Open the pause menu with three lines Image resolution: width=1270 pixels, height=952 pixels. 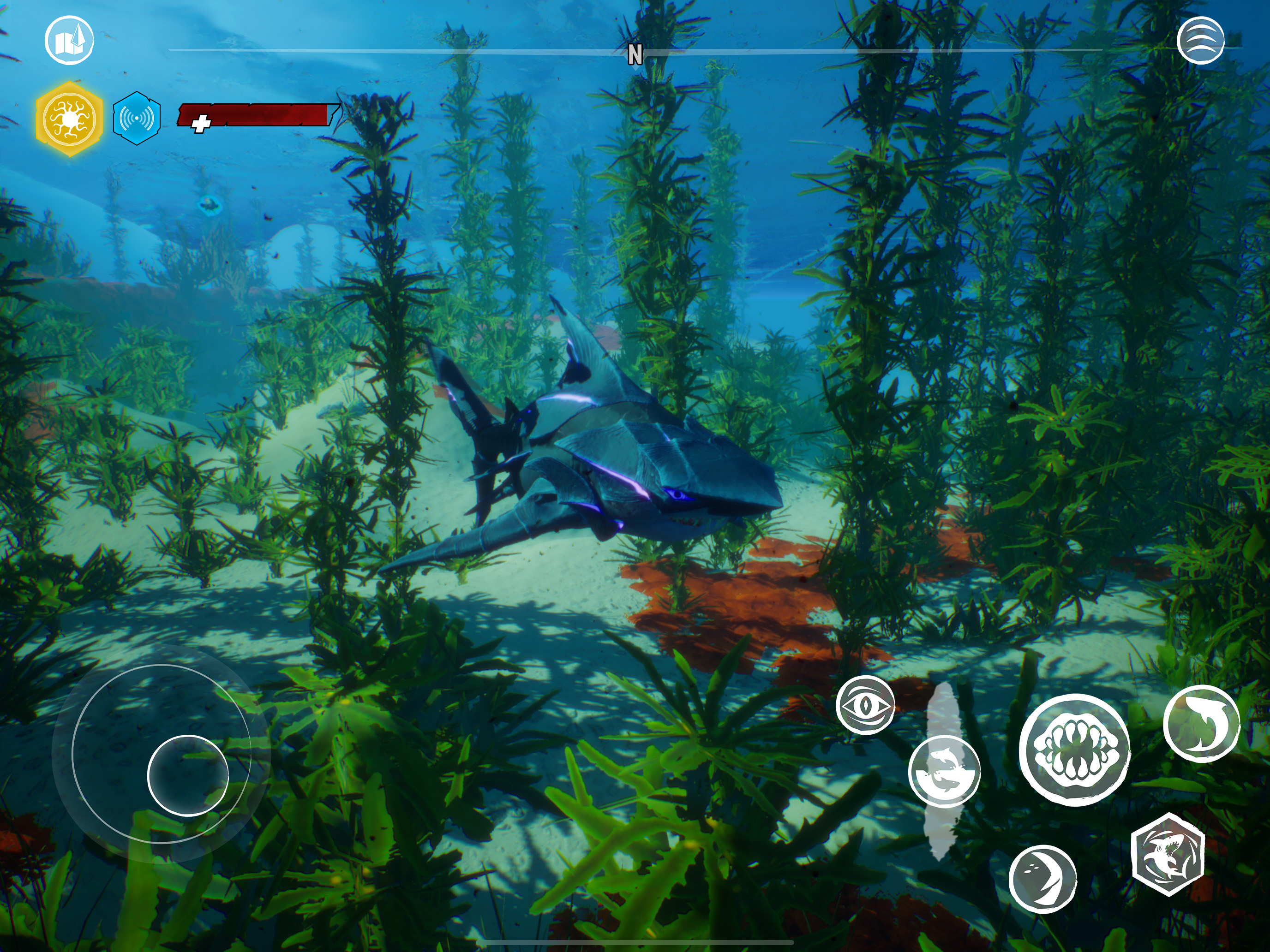(x=1200, y=40)
